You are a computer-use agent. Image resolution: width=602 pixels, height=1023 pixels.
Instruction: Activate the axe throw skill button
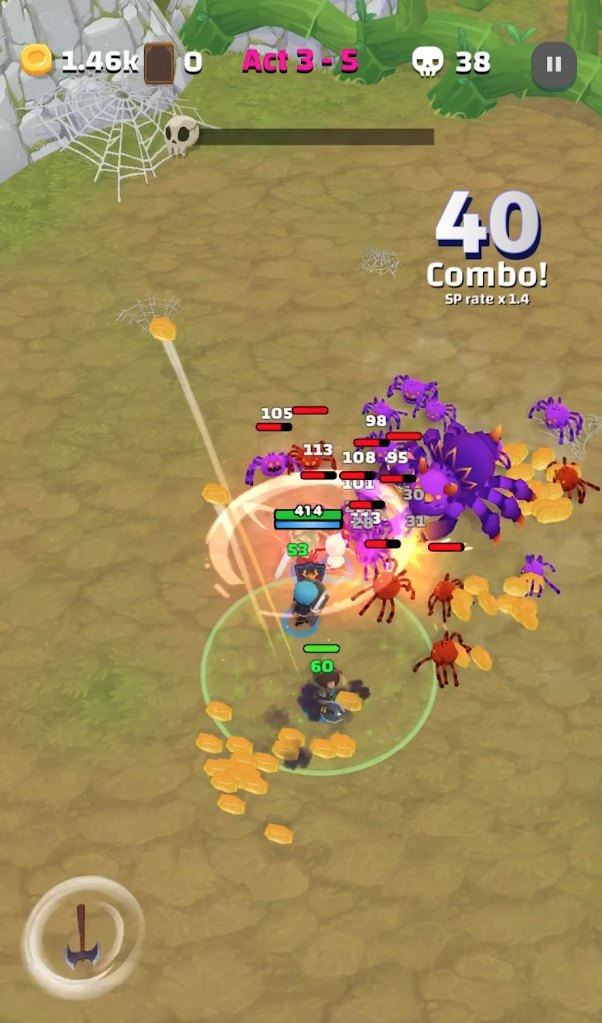coord(82,936)
